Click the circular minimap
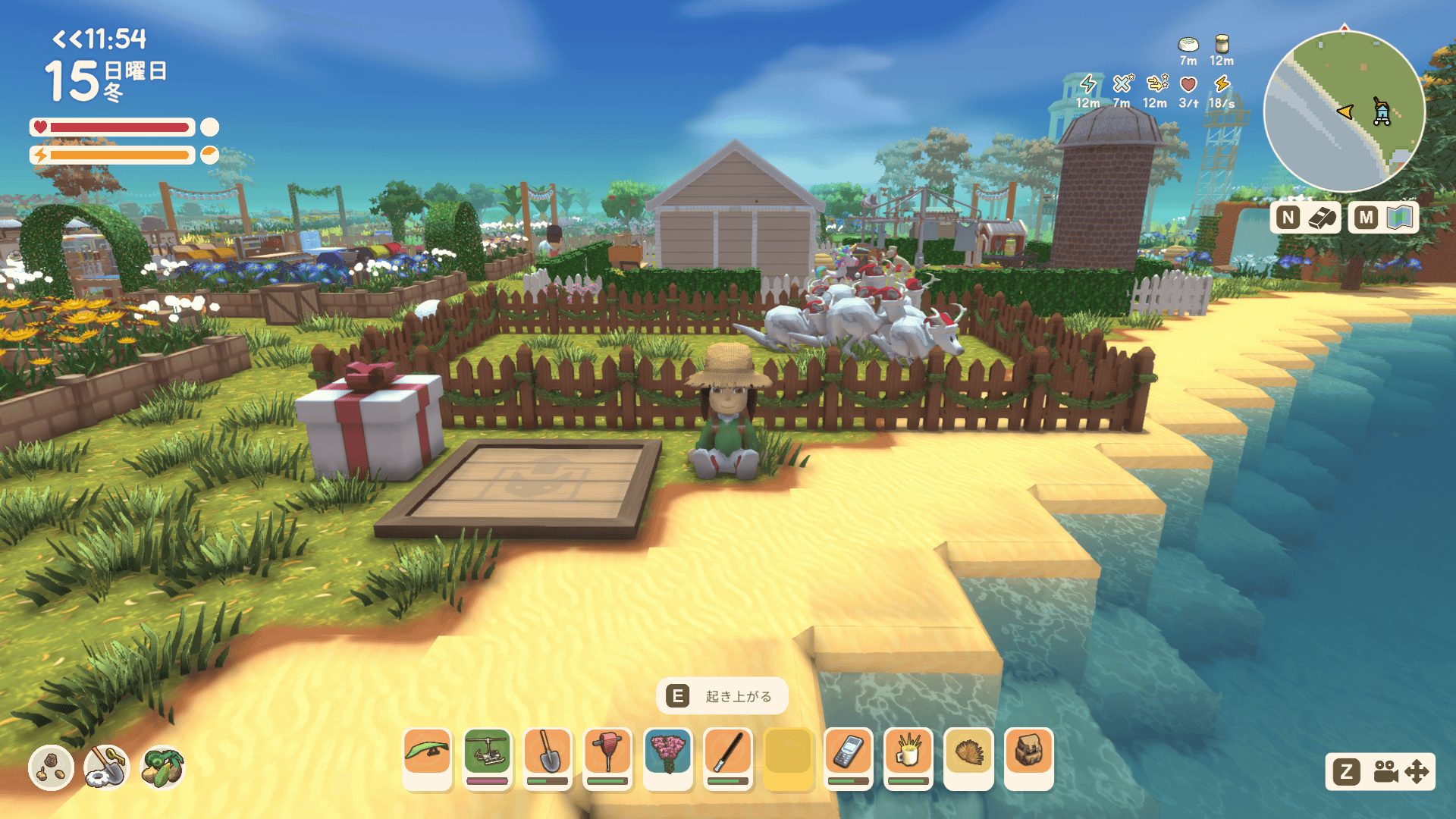The image size is (1456, 819). pos(1344,111)
